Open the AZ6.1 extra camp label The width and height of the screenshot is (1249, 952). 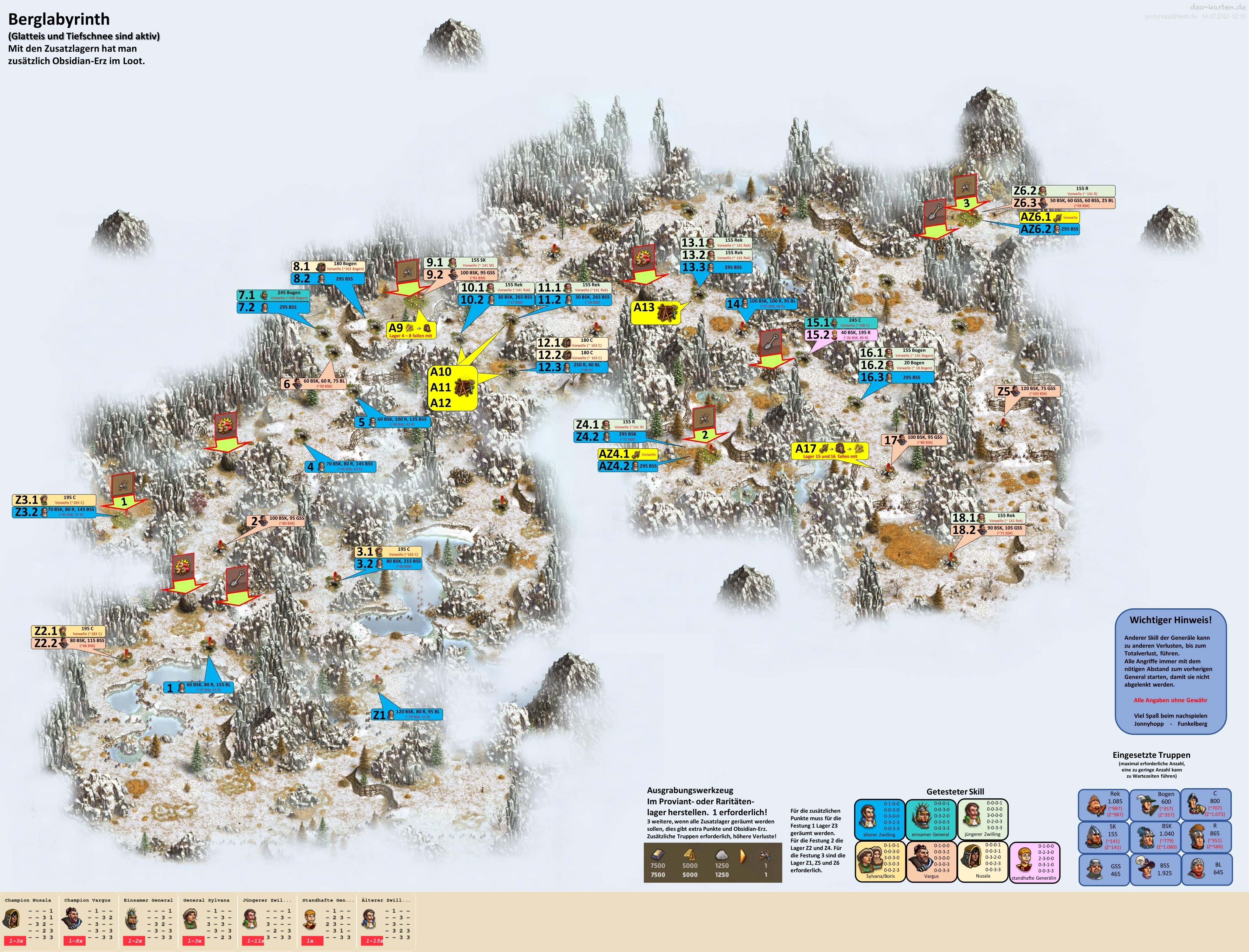[x=1049, y=217]
